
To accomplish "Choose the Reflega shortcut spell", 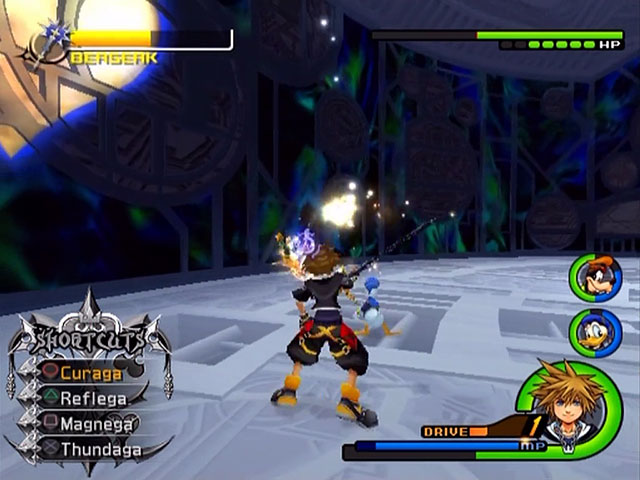I will pyautogui.click(x=91, y=398).
